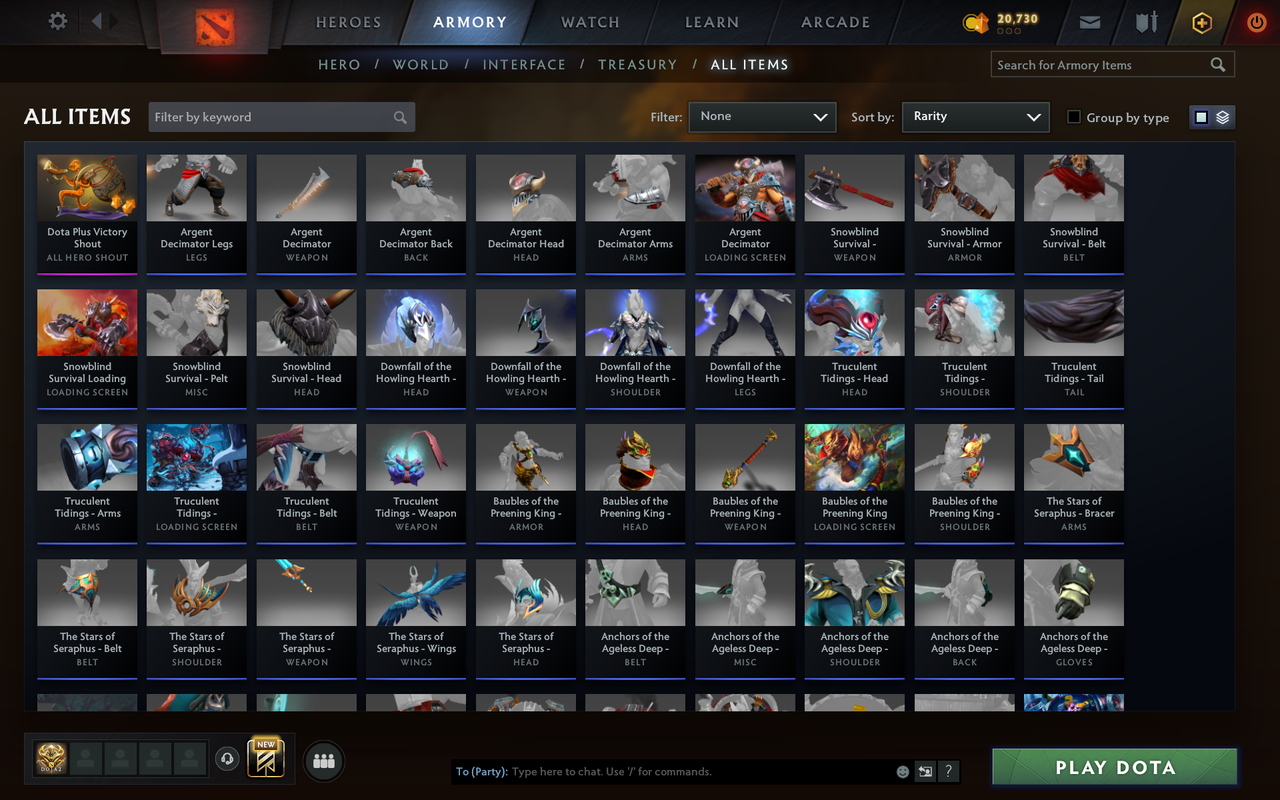Toggle the grid view display mode
This screenshot has height=800, width=1280.
1201,116
